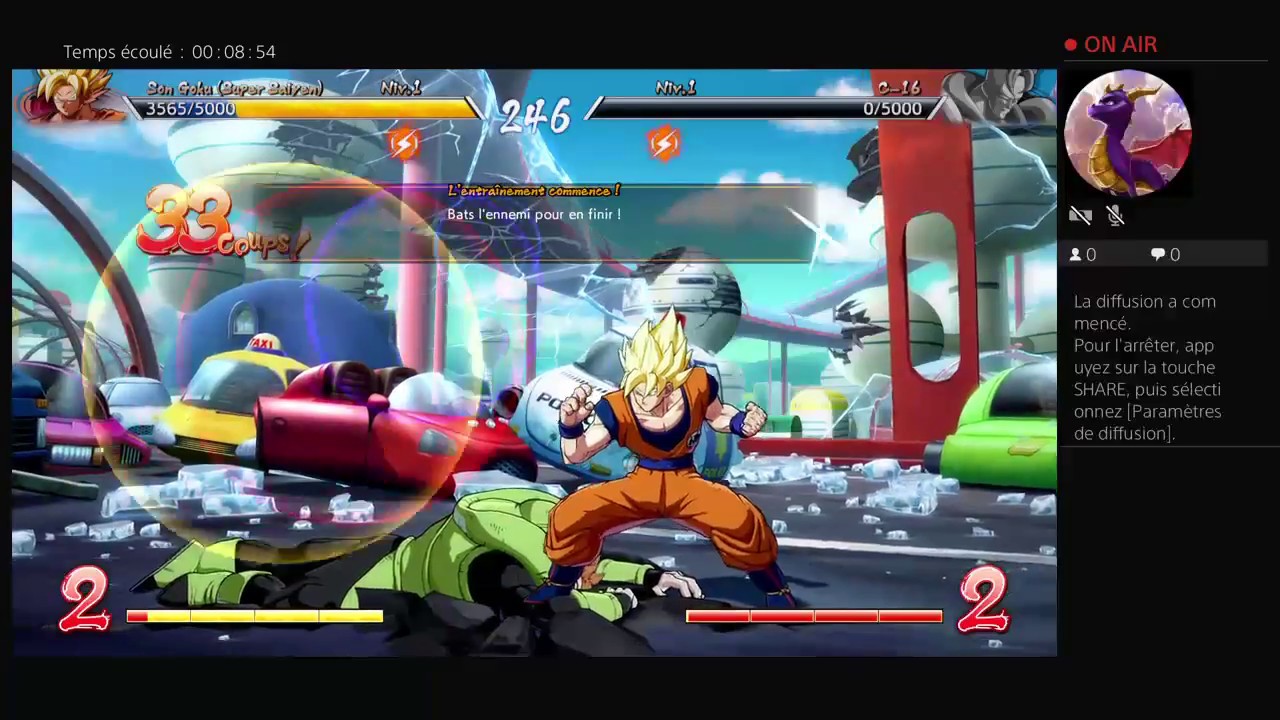Click C-16's Sparking icon near the timer
Image resolution: width=1280 pixels, height=720 pixels.
[664, 143]
